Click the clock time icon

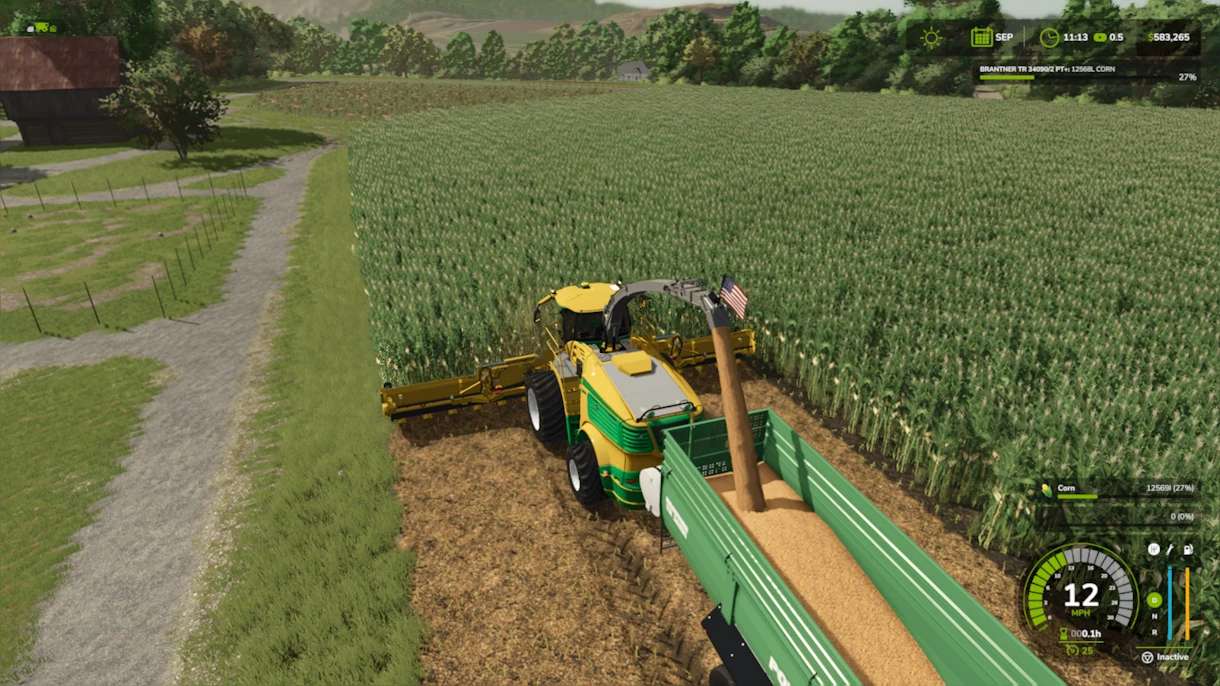[1048, 38]
